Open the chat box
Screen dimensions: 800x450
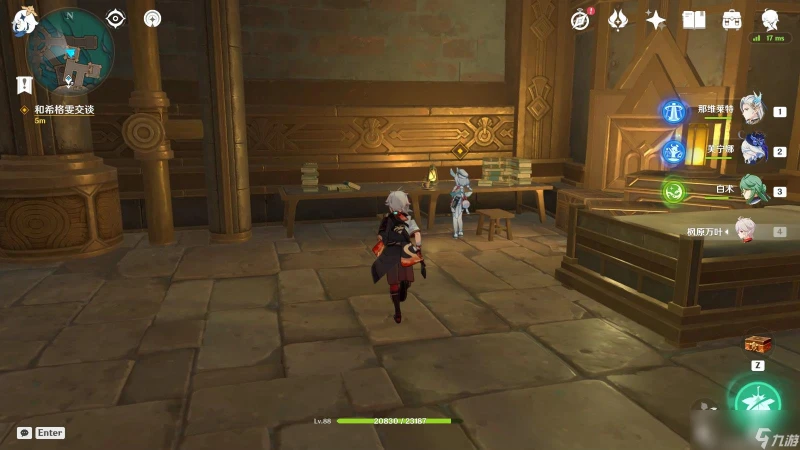[x=24, y=433]
